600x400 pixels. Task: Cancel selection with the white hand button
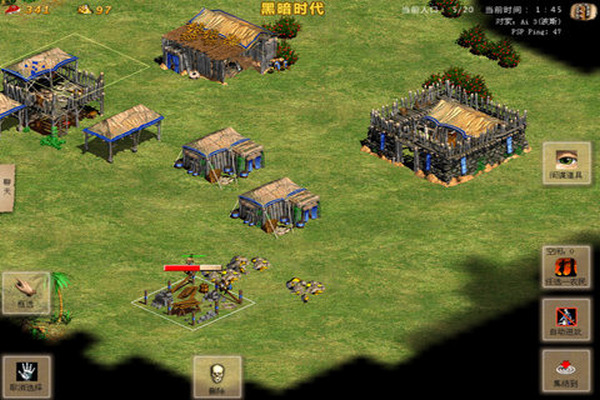[x=25, y=375]
